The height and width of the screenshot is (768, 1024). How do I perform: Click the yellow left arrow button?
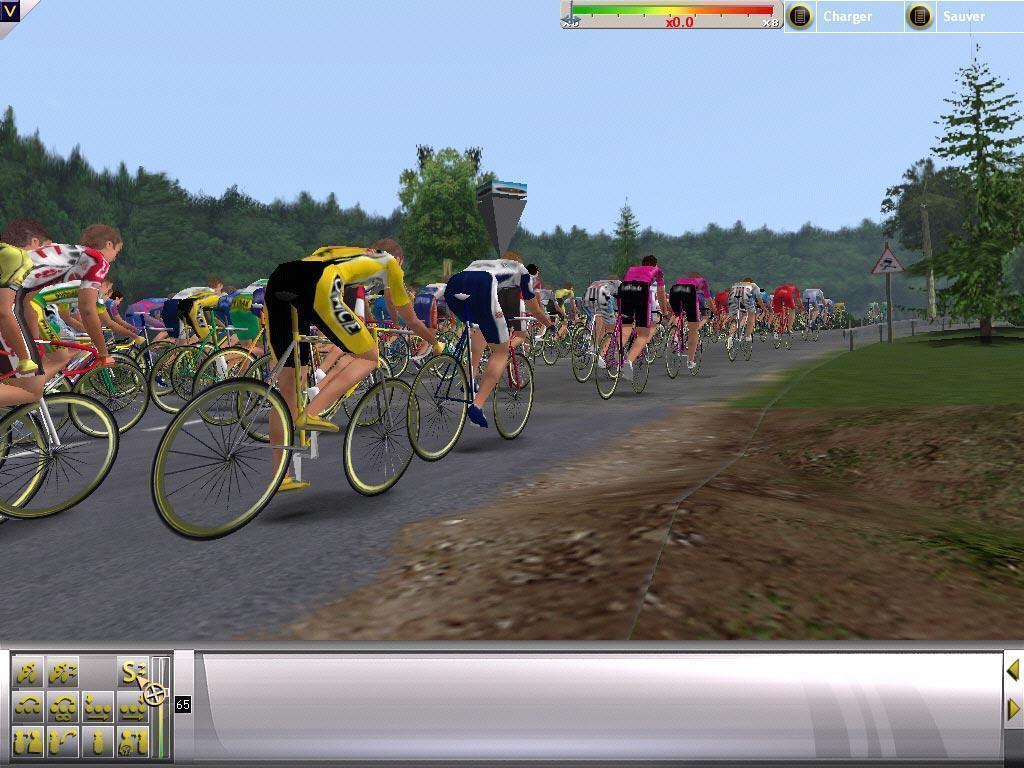point(1013,669)
